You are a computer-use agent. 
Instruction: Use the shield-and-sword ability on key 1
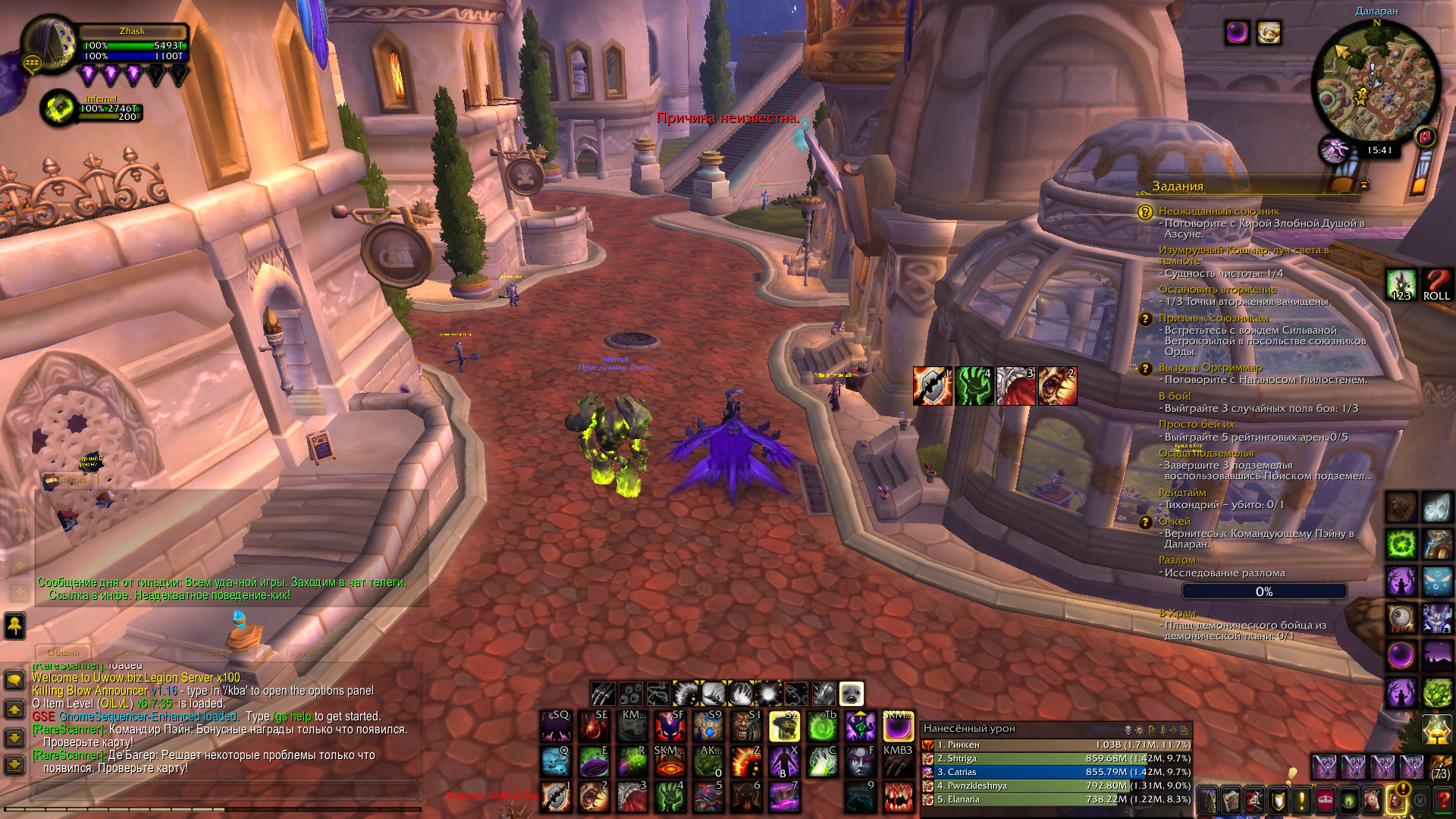(x=556, y=797)
